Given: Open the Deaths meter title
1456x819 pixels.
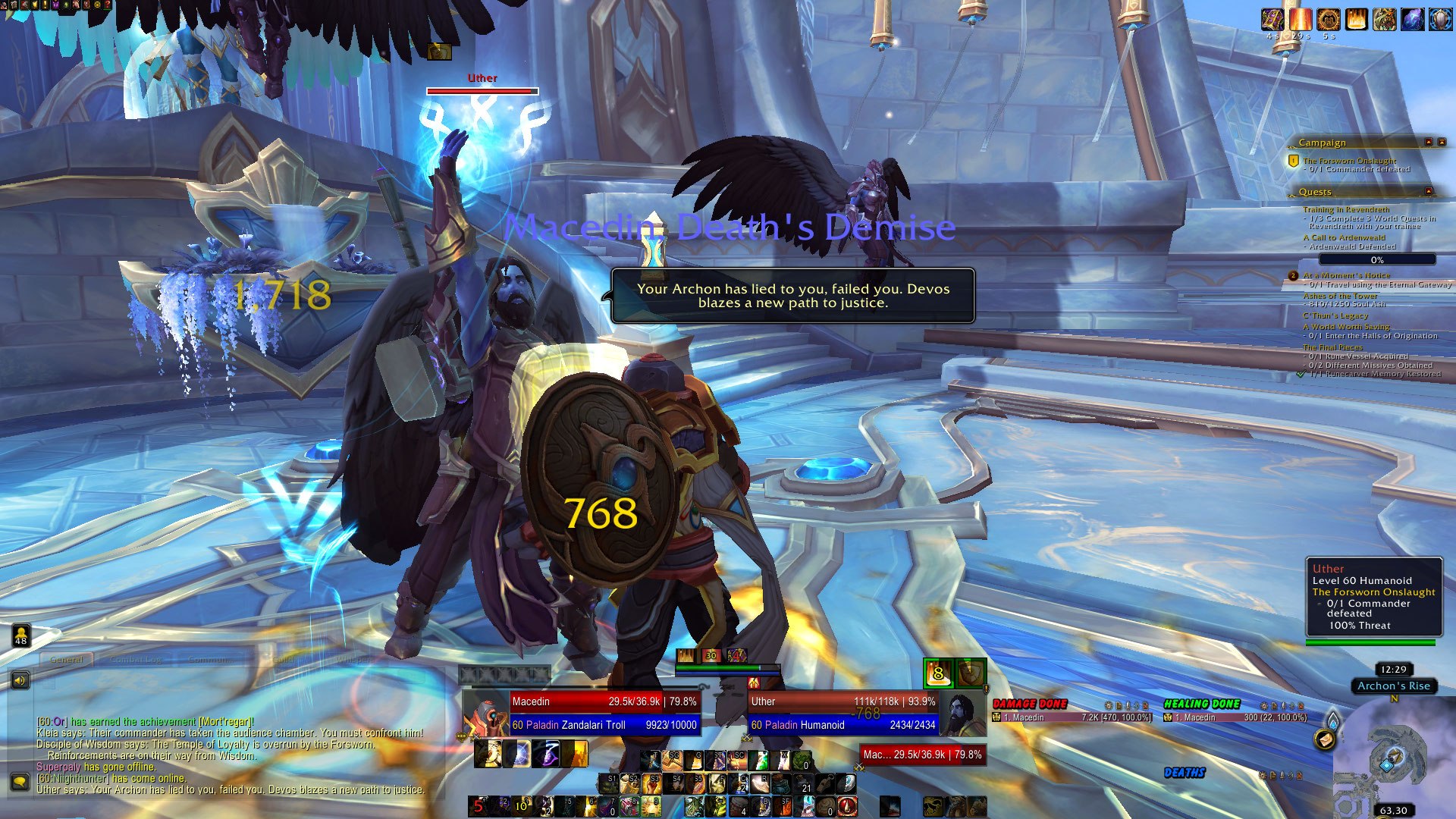Looking at the screenshot, I should [1185, 773].
